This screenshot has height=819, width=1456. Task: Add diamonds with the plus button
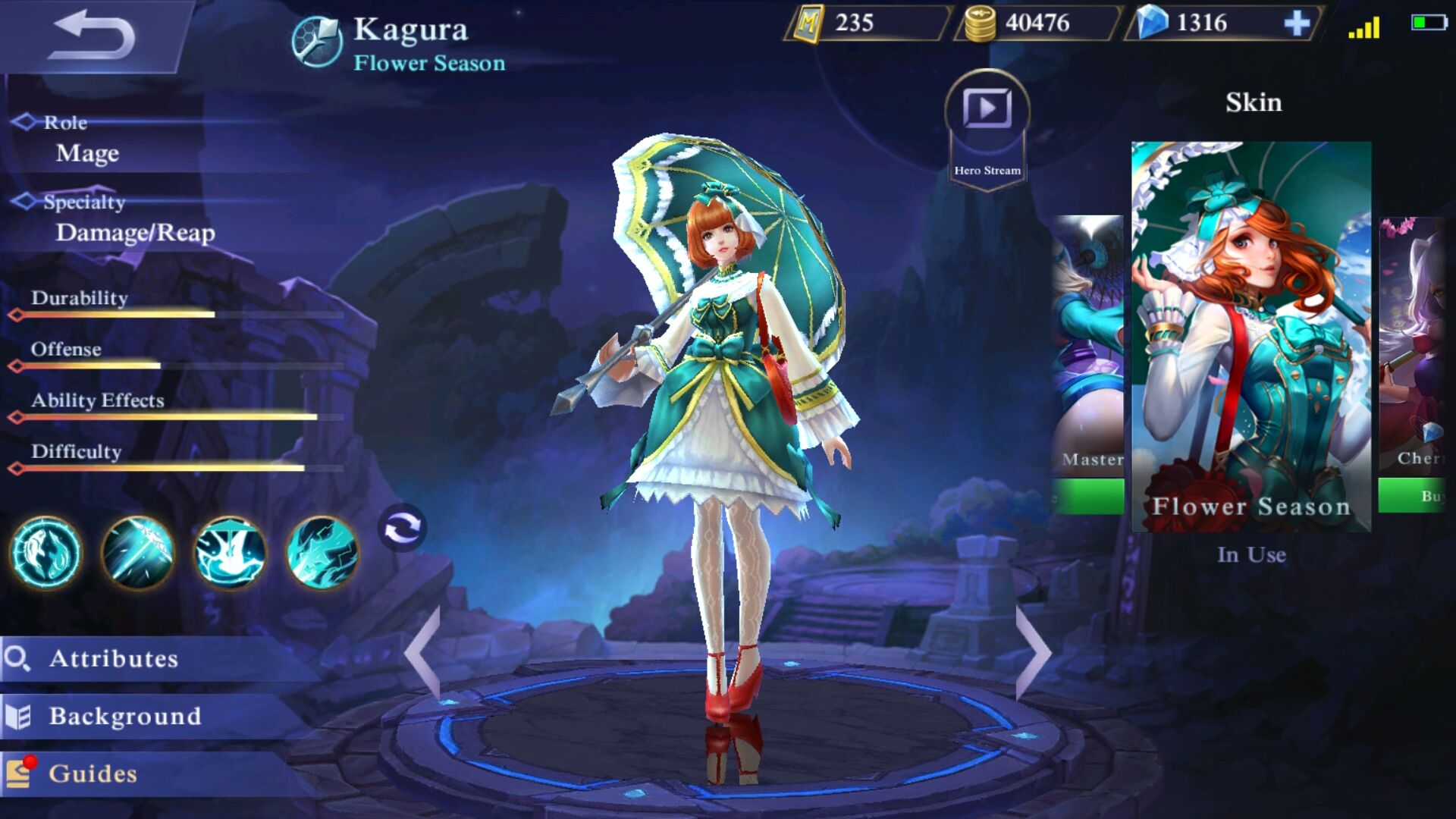click(x=1297, y=24)
